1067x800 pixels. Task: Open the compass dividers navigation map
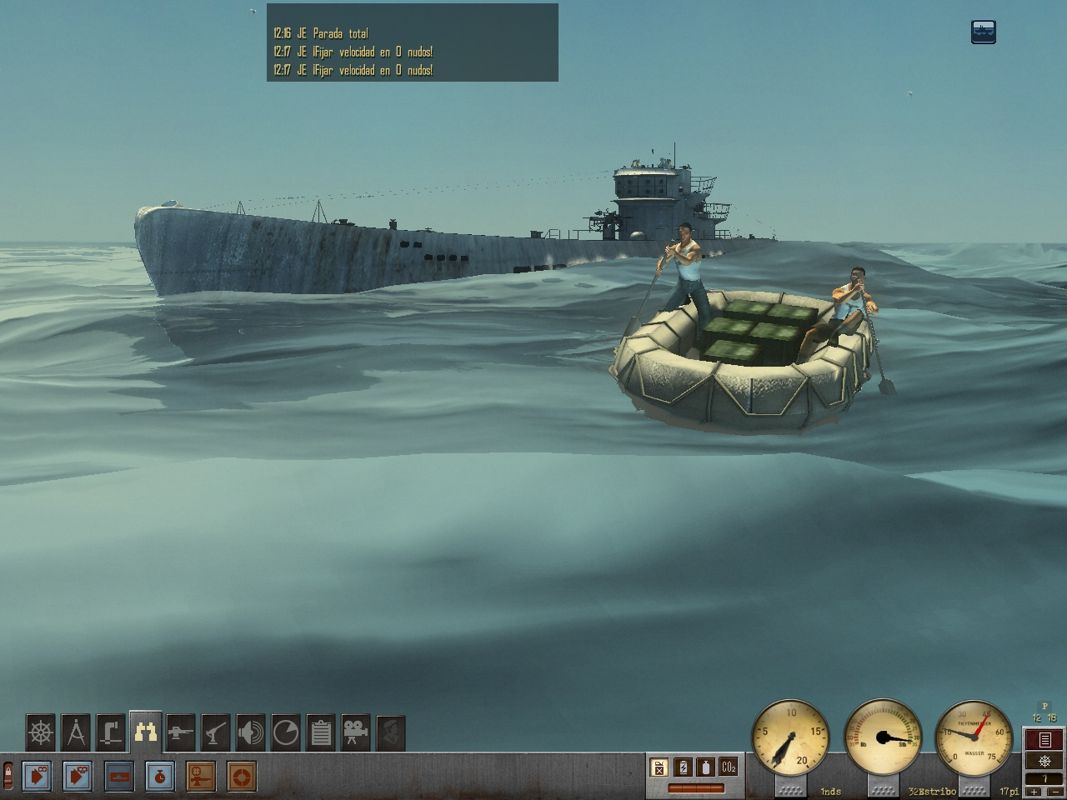75,732
